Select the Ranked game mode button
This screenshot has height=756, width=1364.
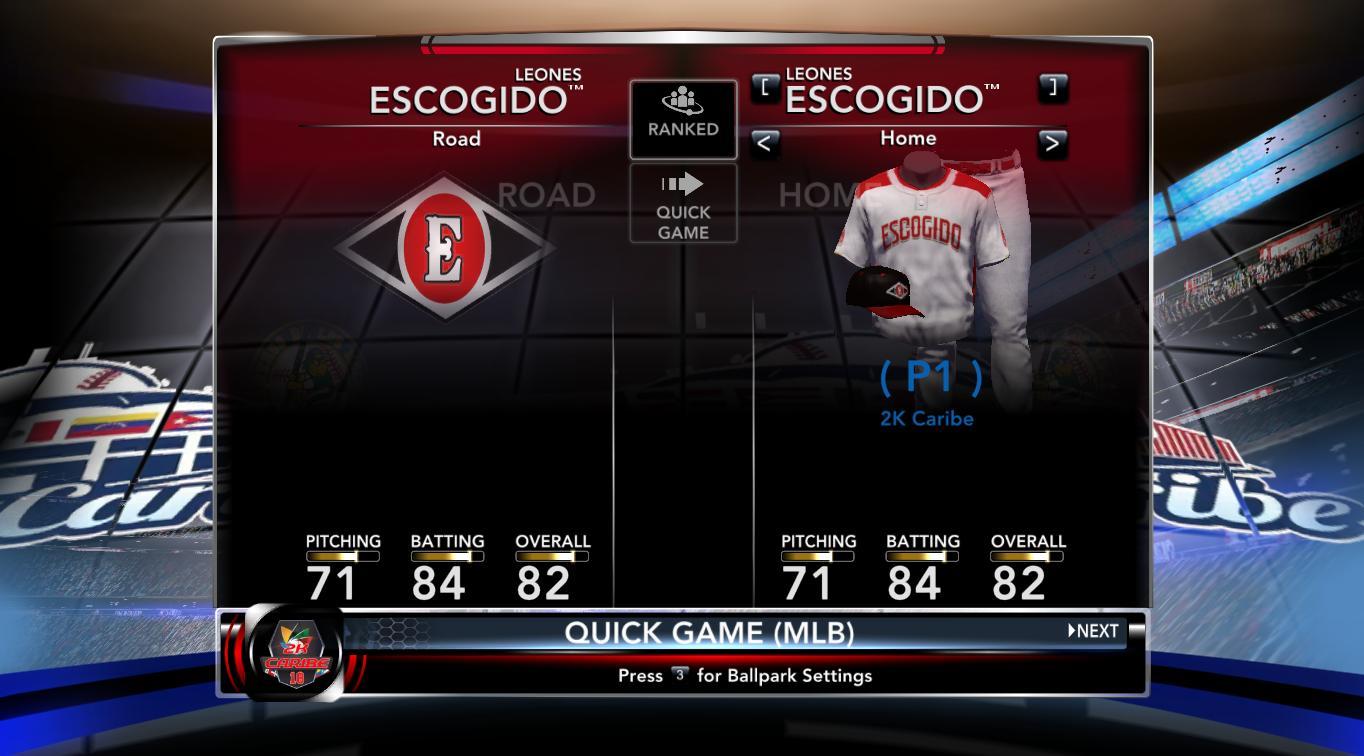point(683,119)
